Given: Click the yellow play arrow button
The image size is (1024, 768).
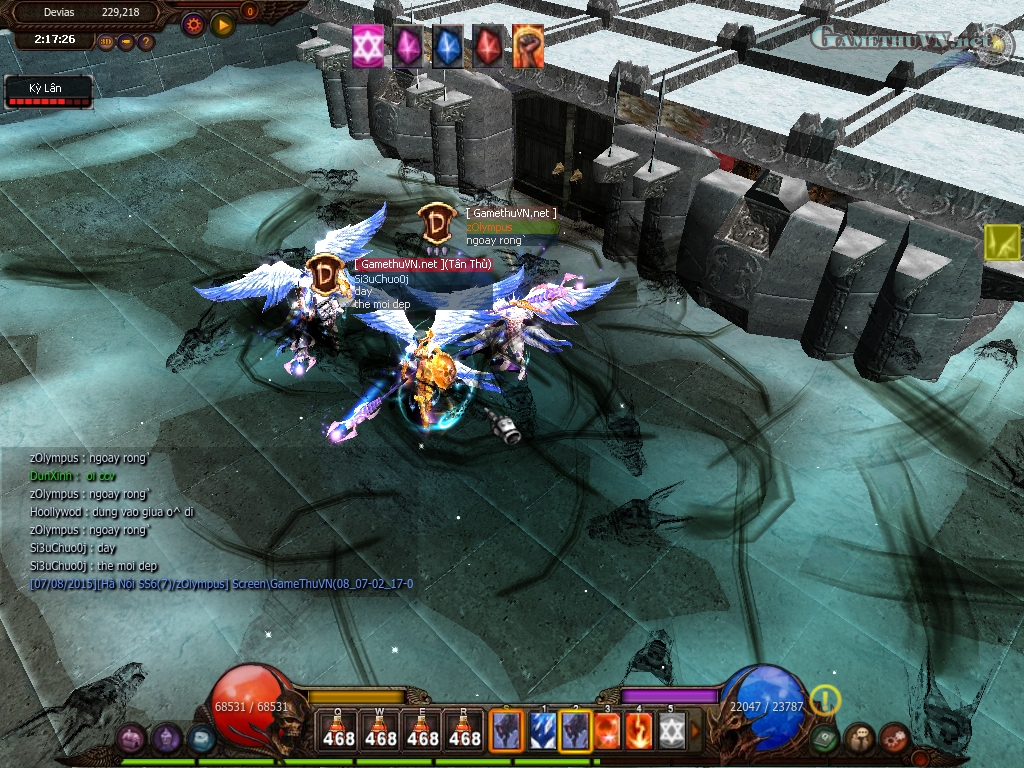Looking at the screenshot, I should 222,24.
